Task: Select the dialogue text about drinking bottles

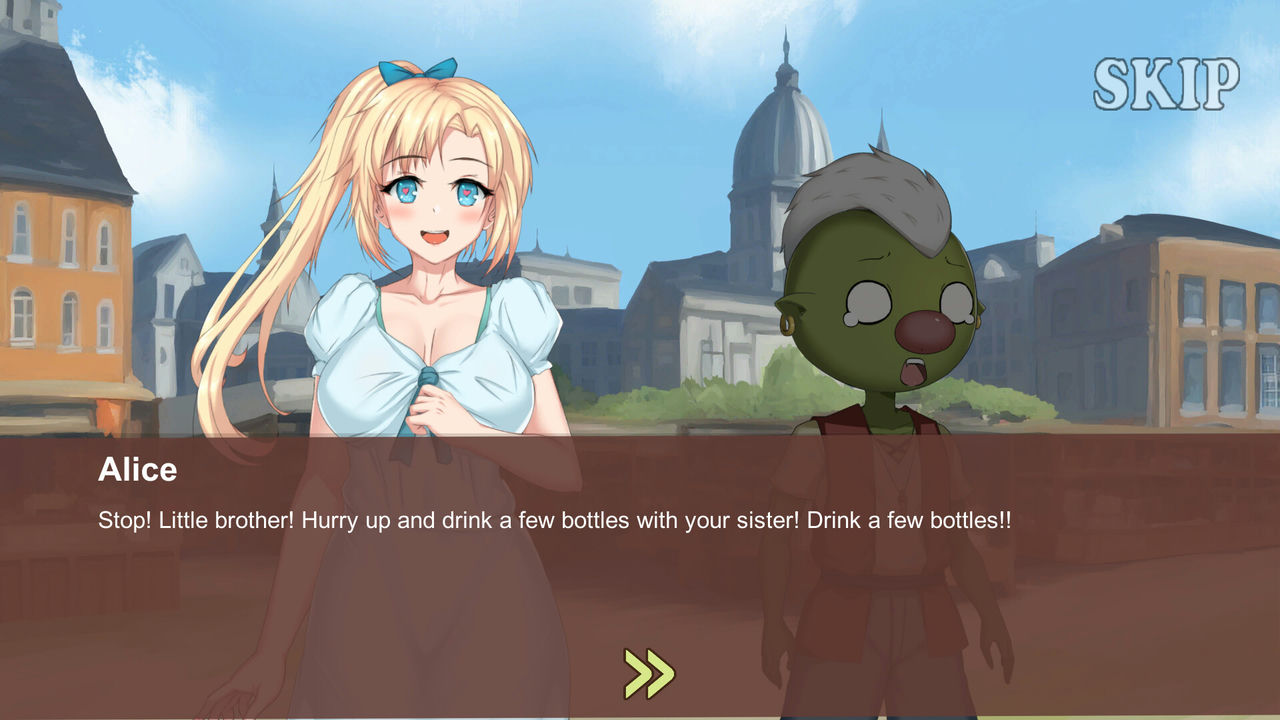Action: 554,519
